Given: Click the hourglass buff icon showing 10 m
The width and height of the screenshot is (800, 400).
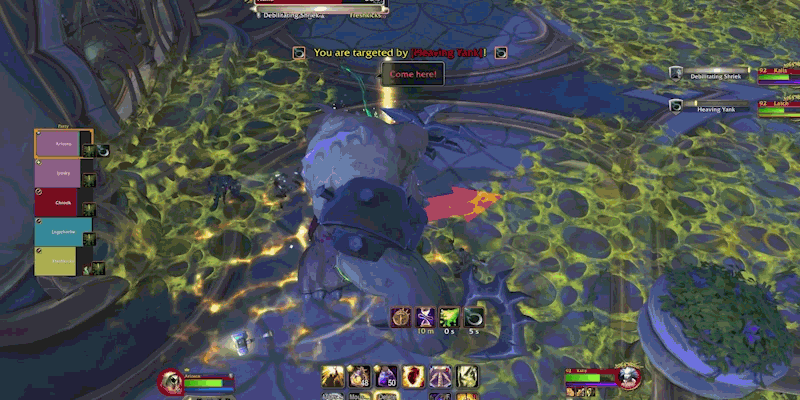Looking at the screenshot, I should click(x=424, y=317).
